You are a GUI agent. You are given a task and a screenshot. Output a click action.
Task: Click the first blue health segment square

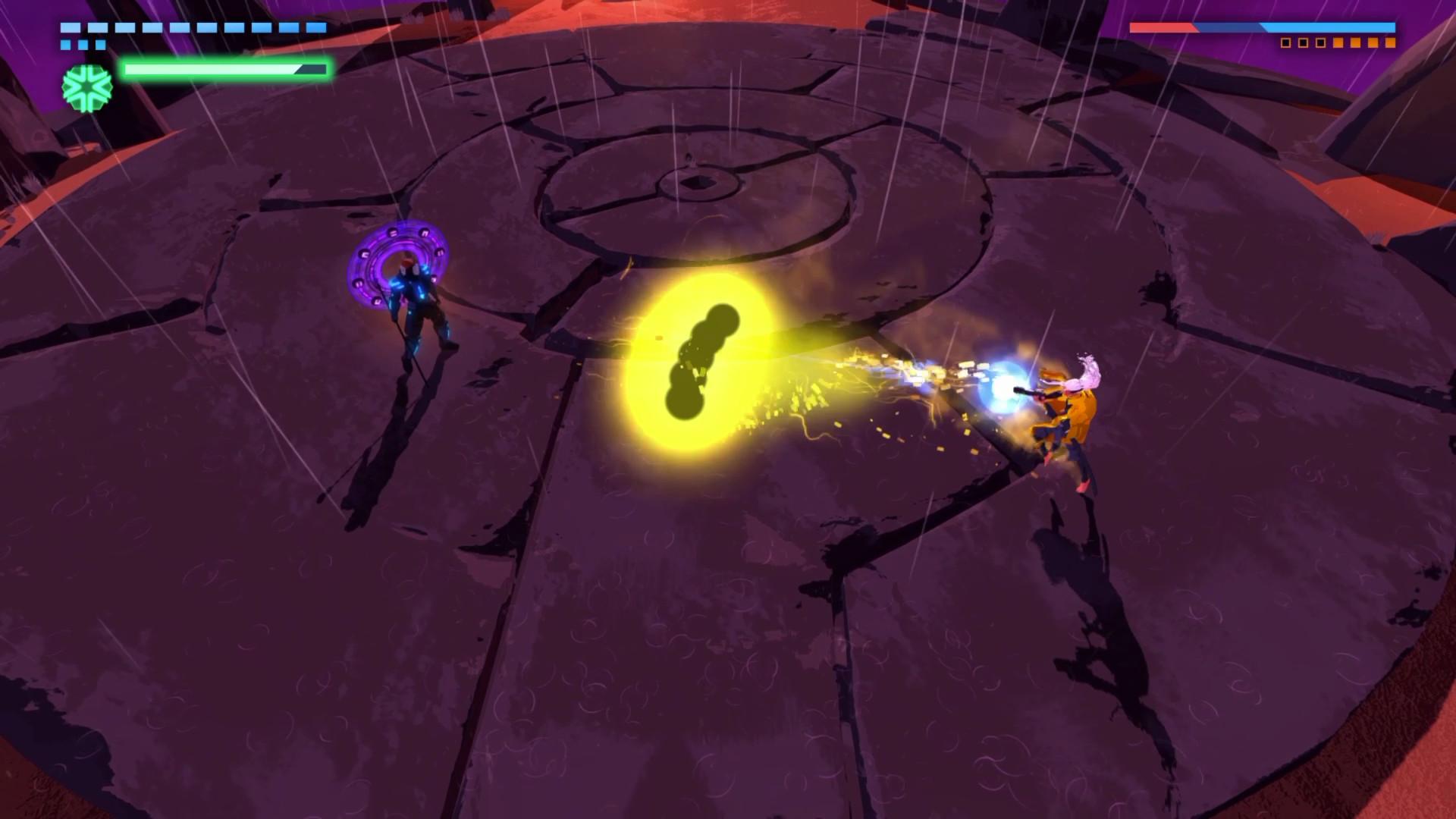70,29
